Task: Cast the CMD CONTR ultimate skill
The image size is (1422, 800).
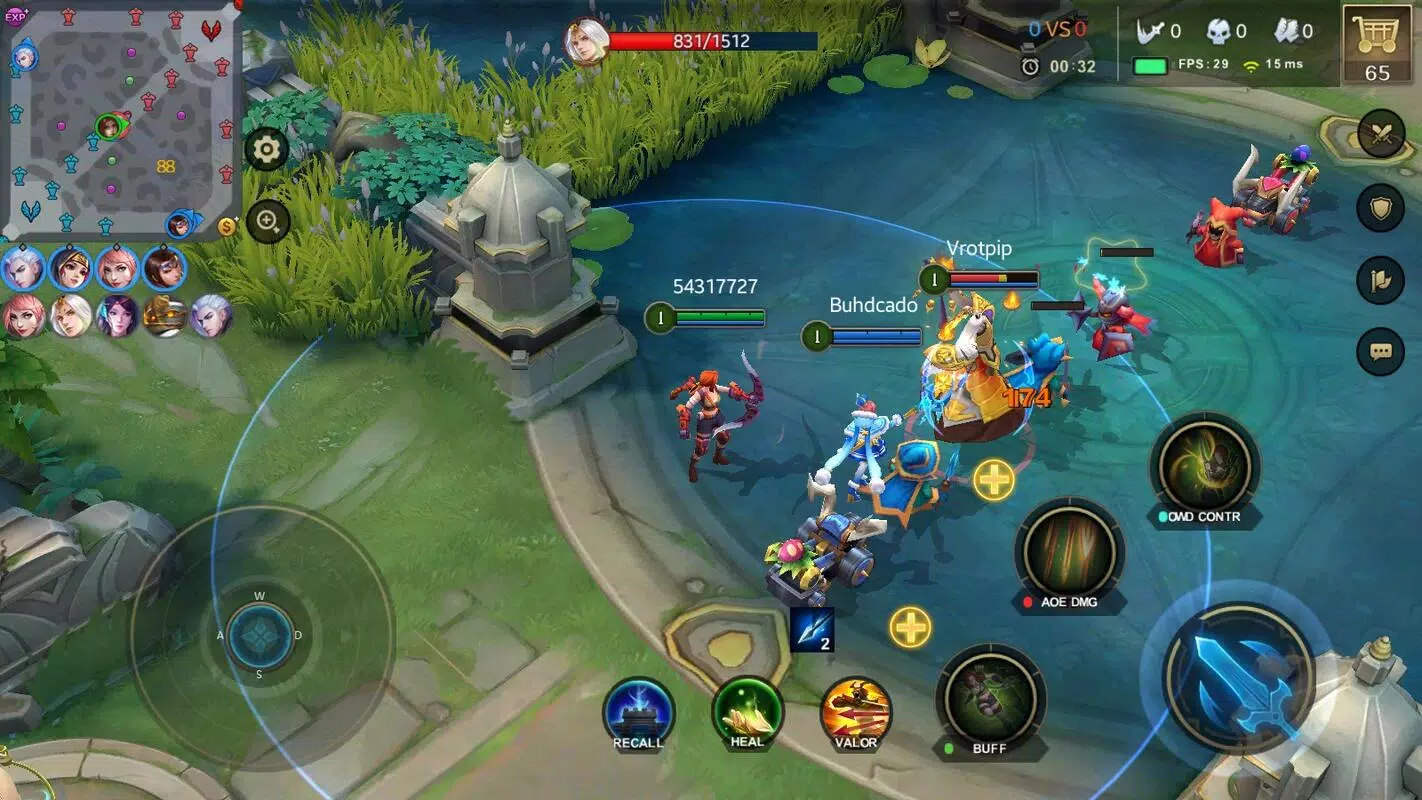Action: [1204, 466]
